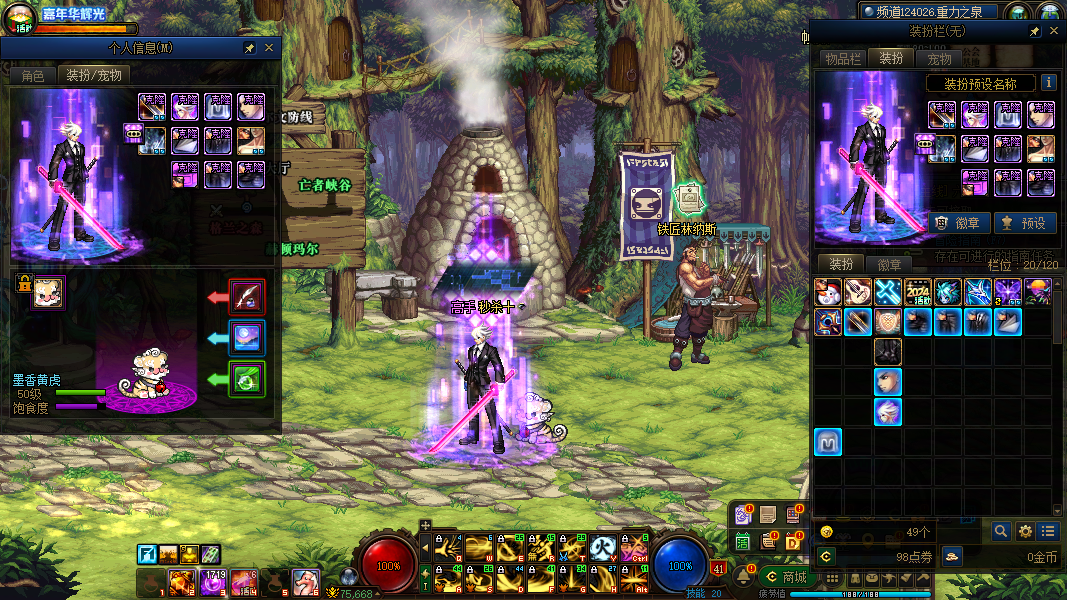Open the green 活 calendar activity icon
Viewport: 1067px width, 600px height.
tap(743, 541)
